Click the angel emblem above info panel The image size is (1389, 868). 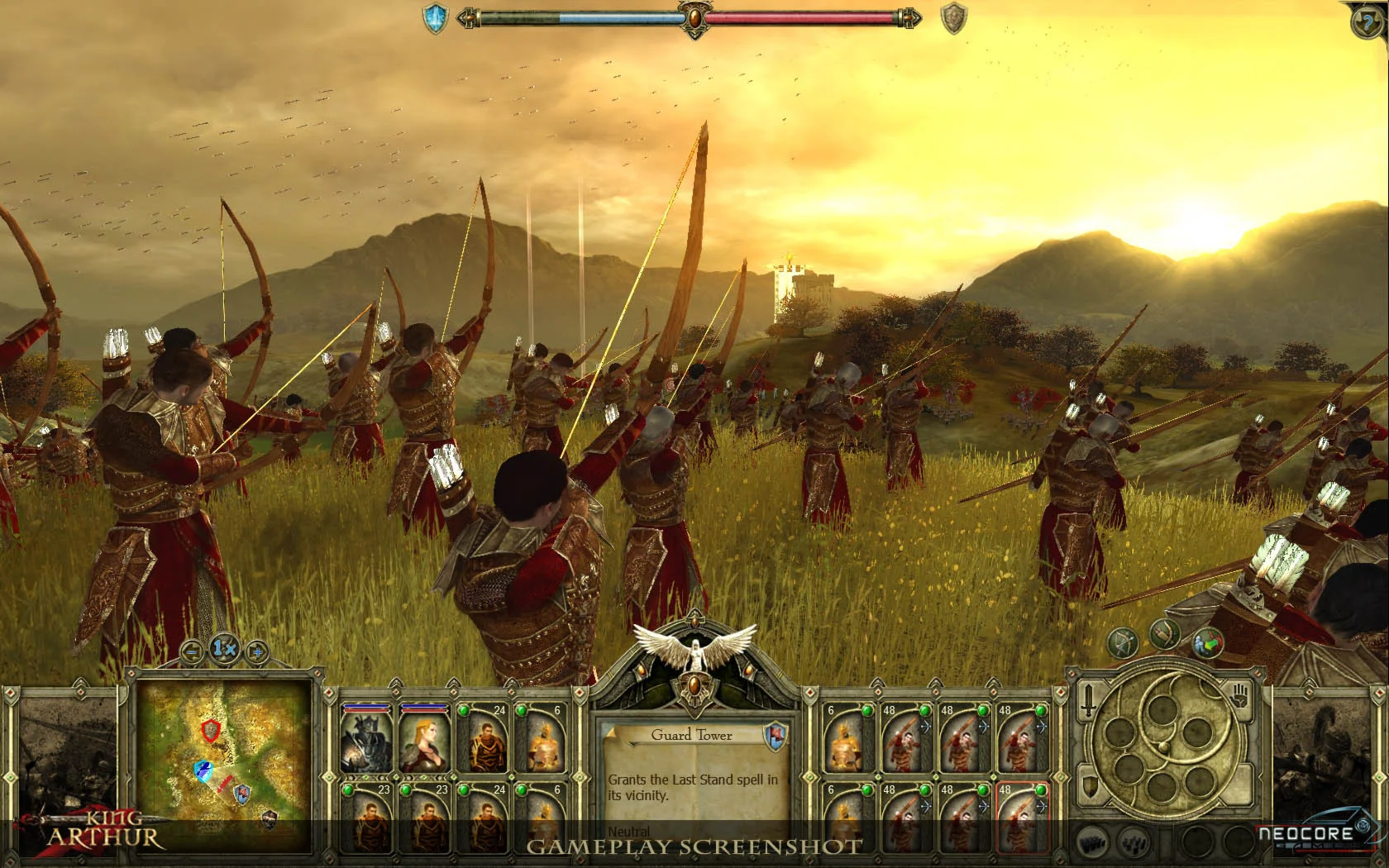694,648
